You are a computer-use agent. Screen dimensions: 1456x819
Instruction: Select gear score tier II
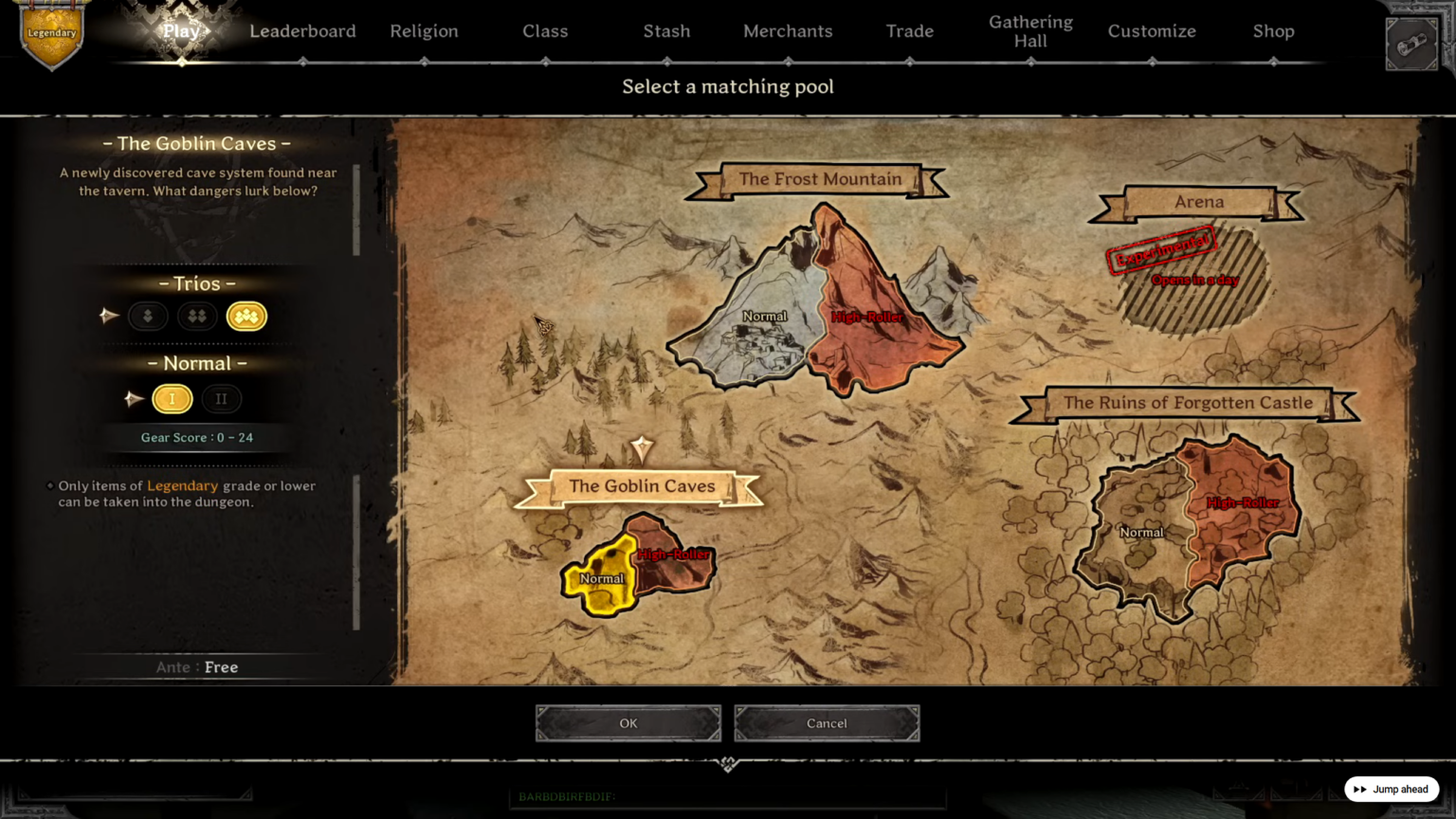[x=222, y=398]
